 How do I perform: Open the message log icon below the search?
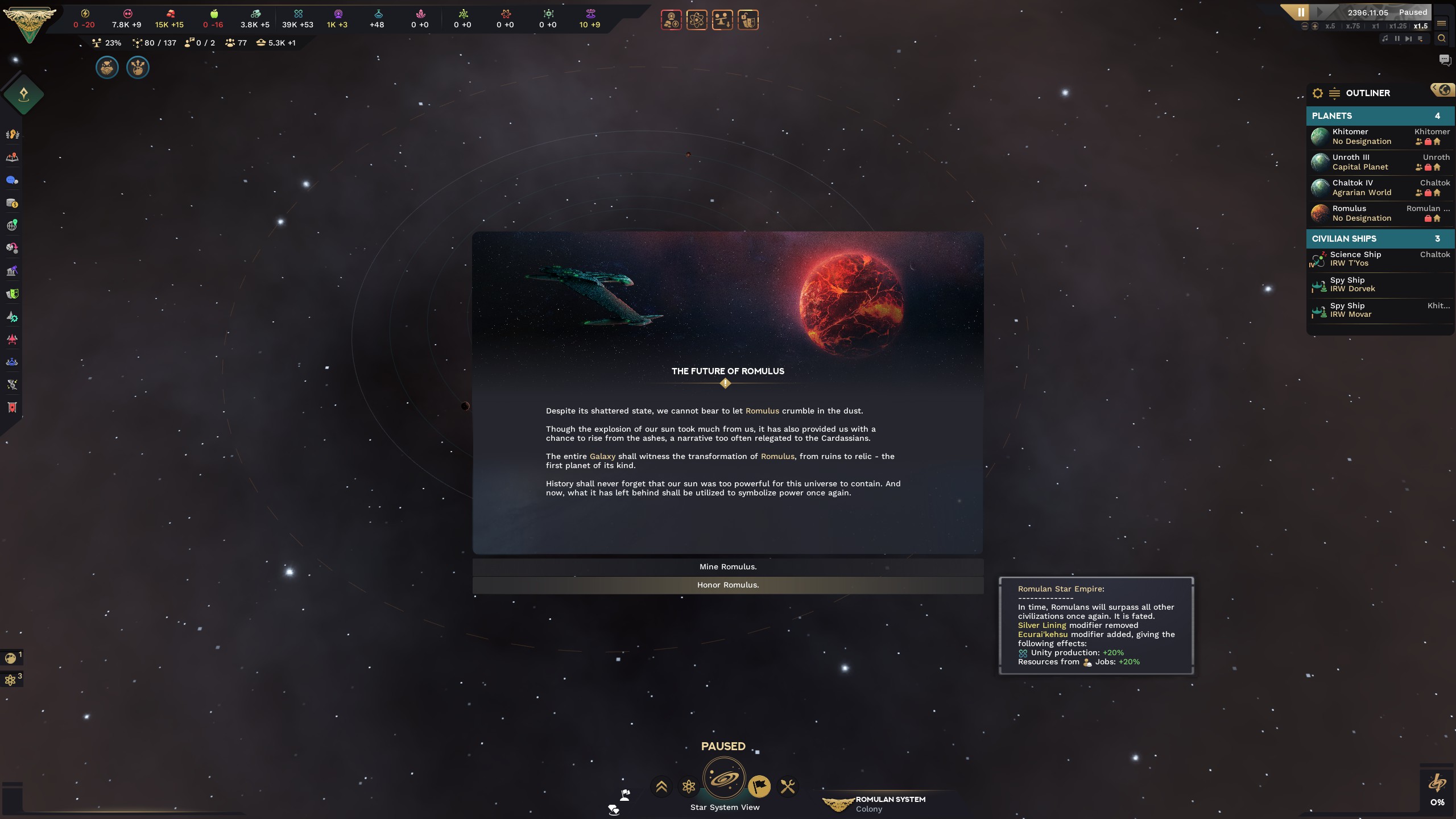1445,60
